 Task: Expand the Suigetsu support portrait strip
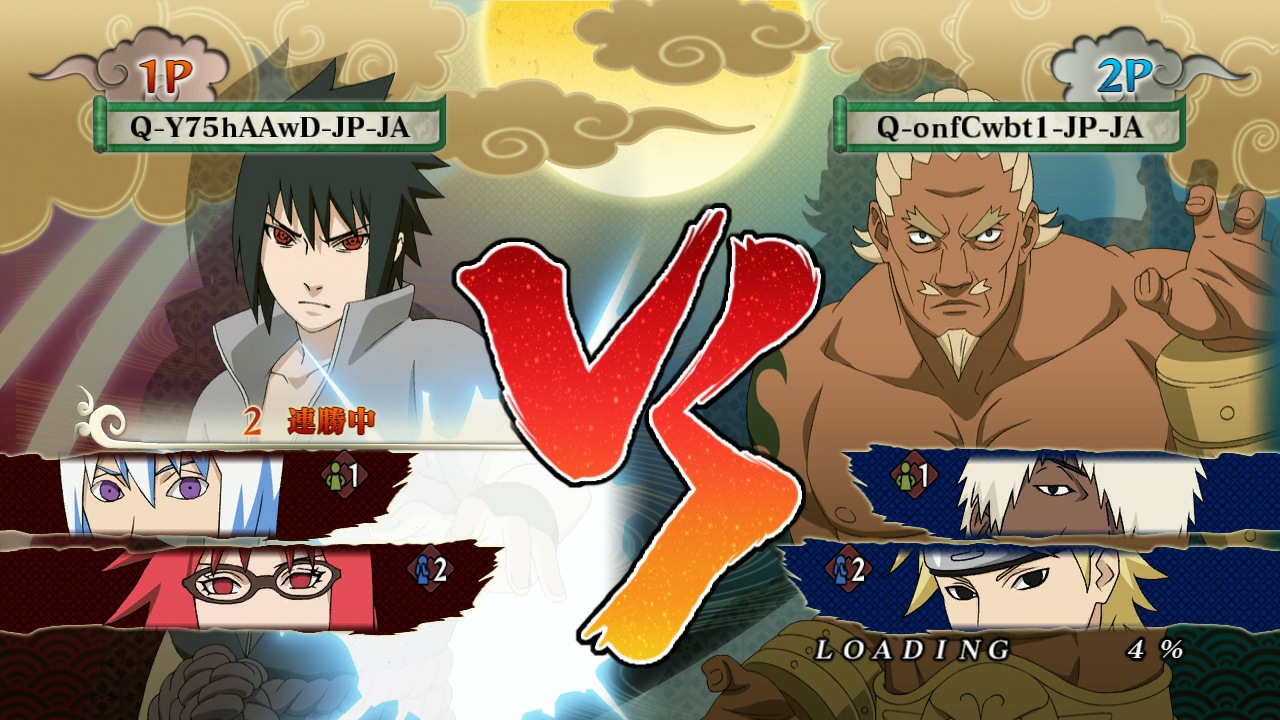pos(160,488)
